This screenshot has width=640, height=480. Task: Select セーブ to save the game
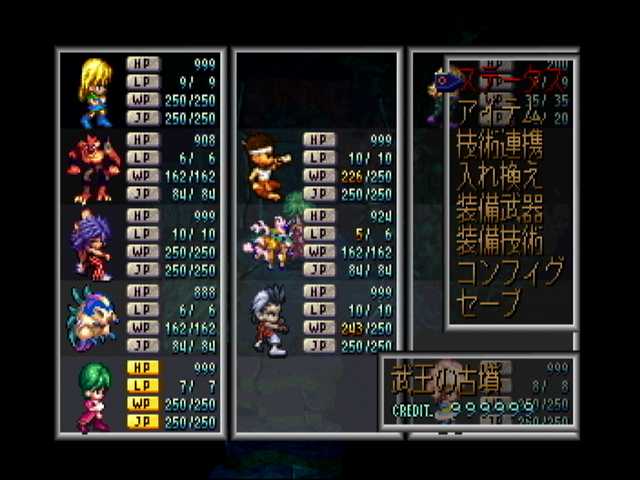point(488,303)
